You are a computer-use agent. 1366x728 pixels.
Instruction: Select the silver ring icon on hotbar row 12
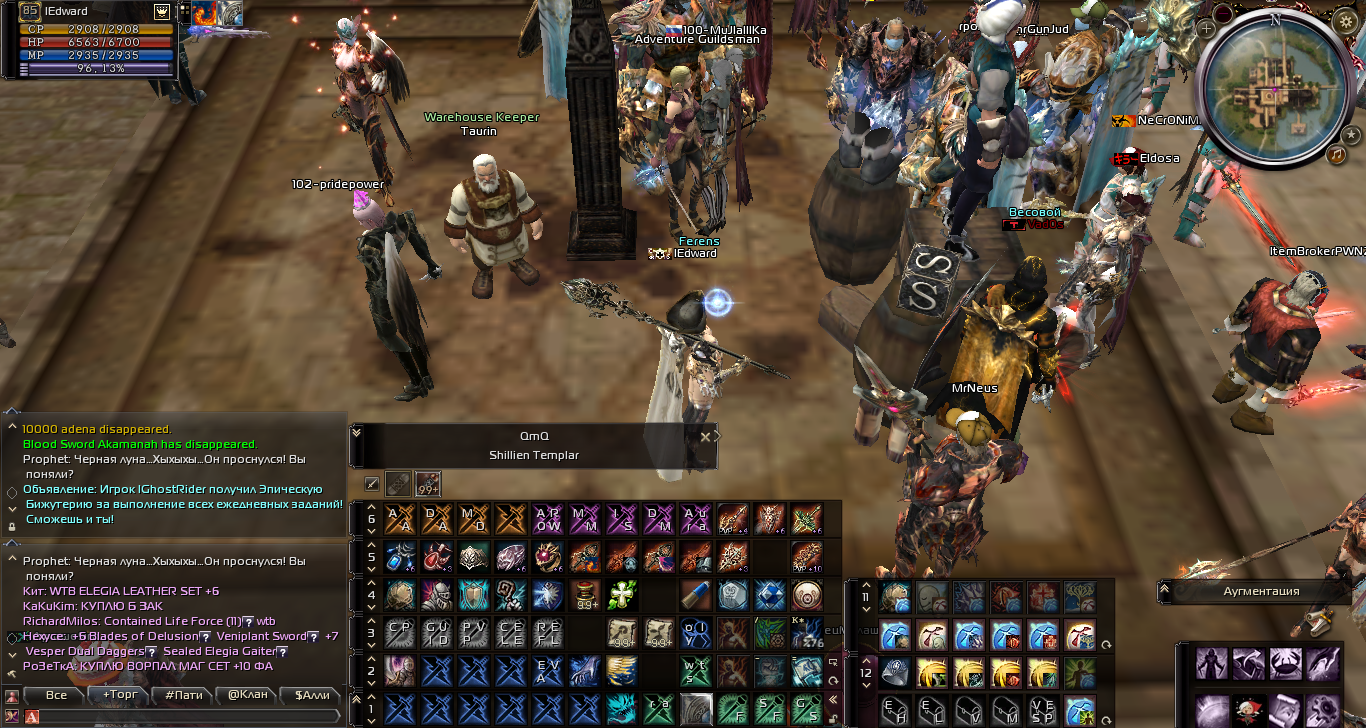[895, 673]
